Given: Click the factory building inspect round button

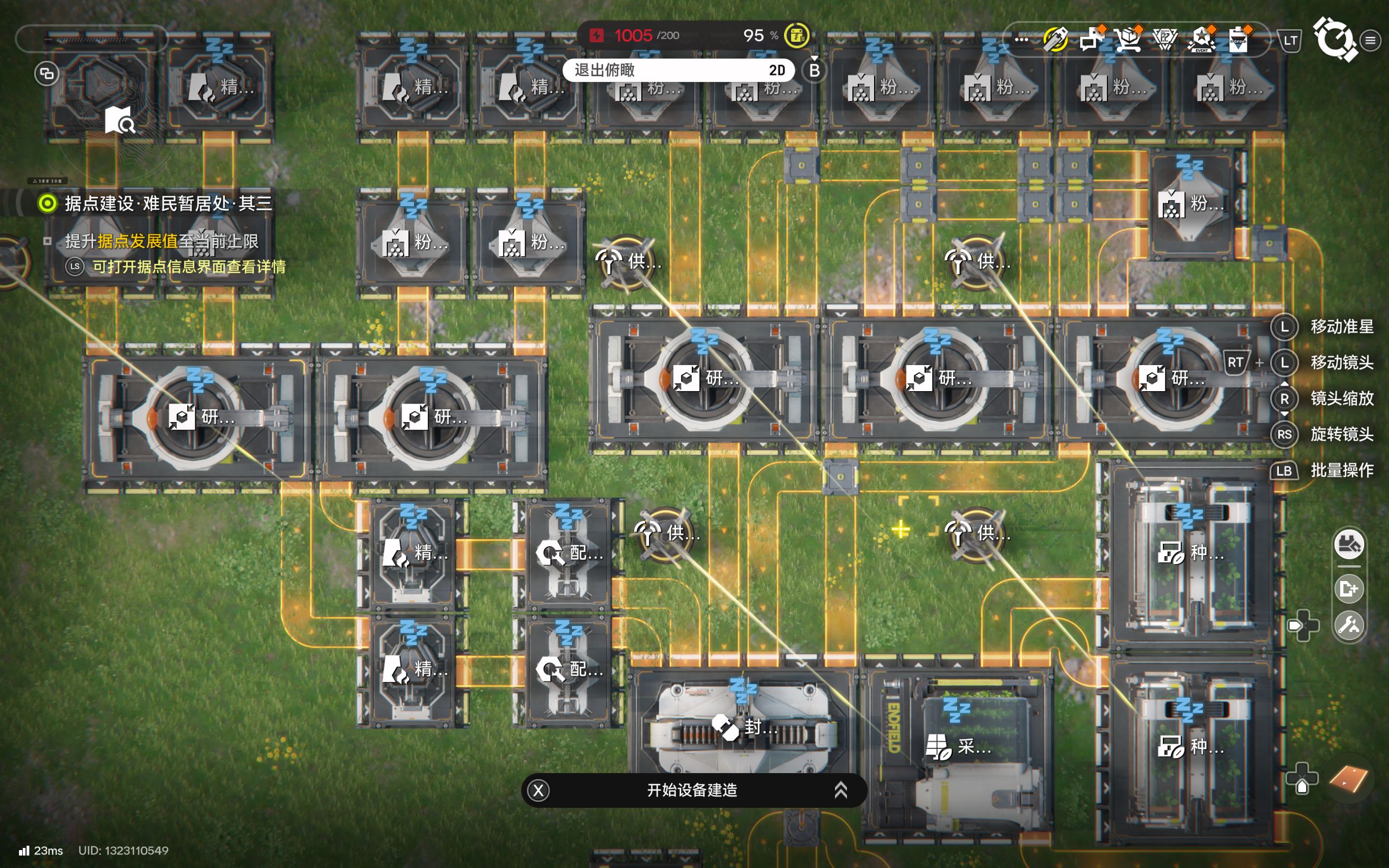Looking at the screenshot, I should [x=1349, y=545].
